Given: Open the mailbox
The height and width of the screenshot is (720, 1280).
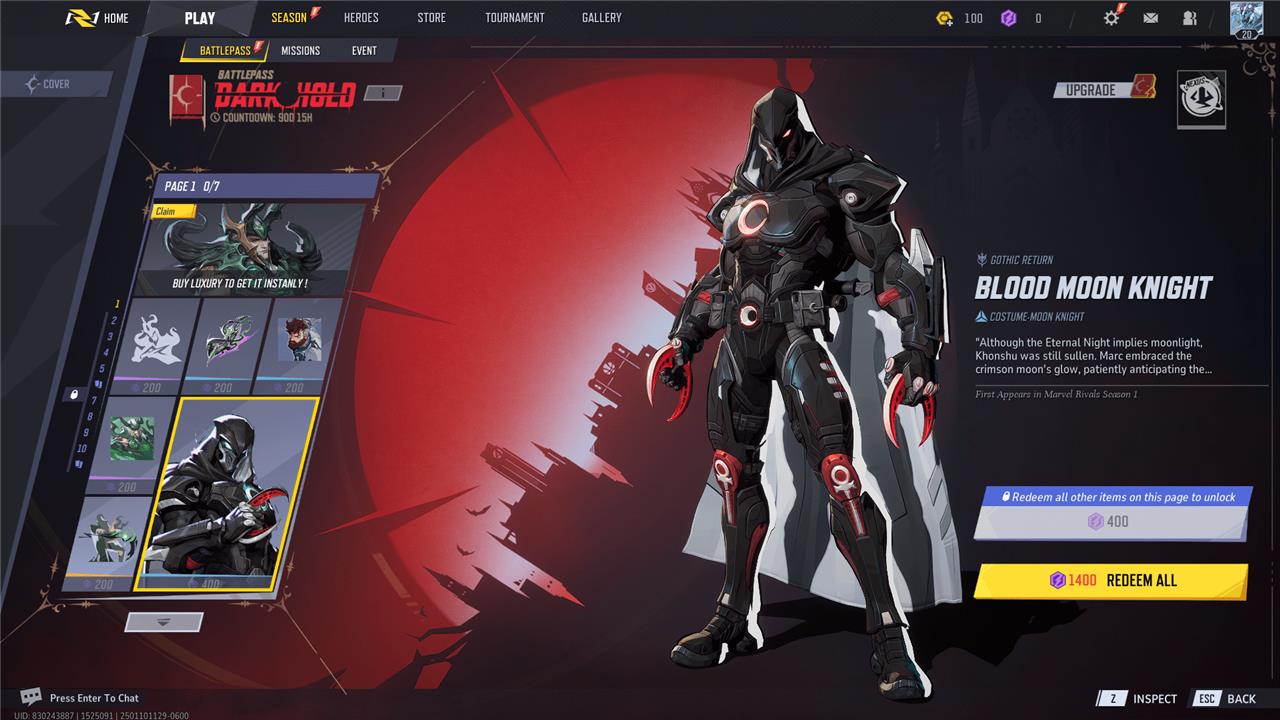Looking at the screenshot, I should [1150, 18].
